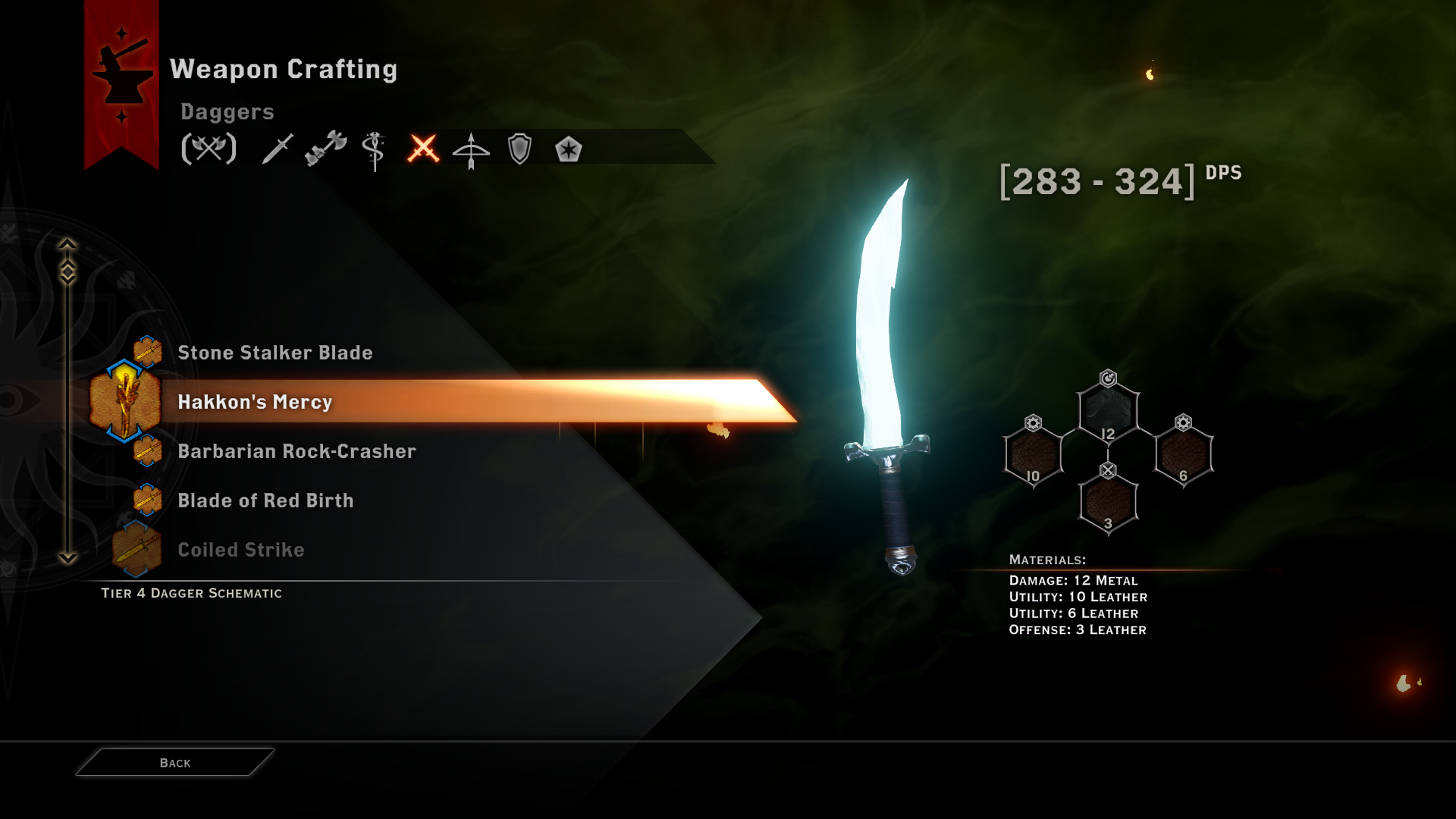Choose the Hakkon's Mercy schematic
This screenshot has height=819, width=1456.
click(255, 402)
